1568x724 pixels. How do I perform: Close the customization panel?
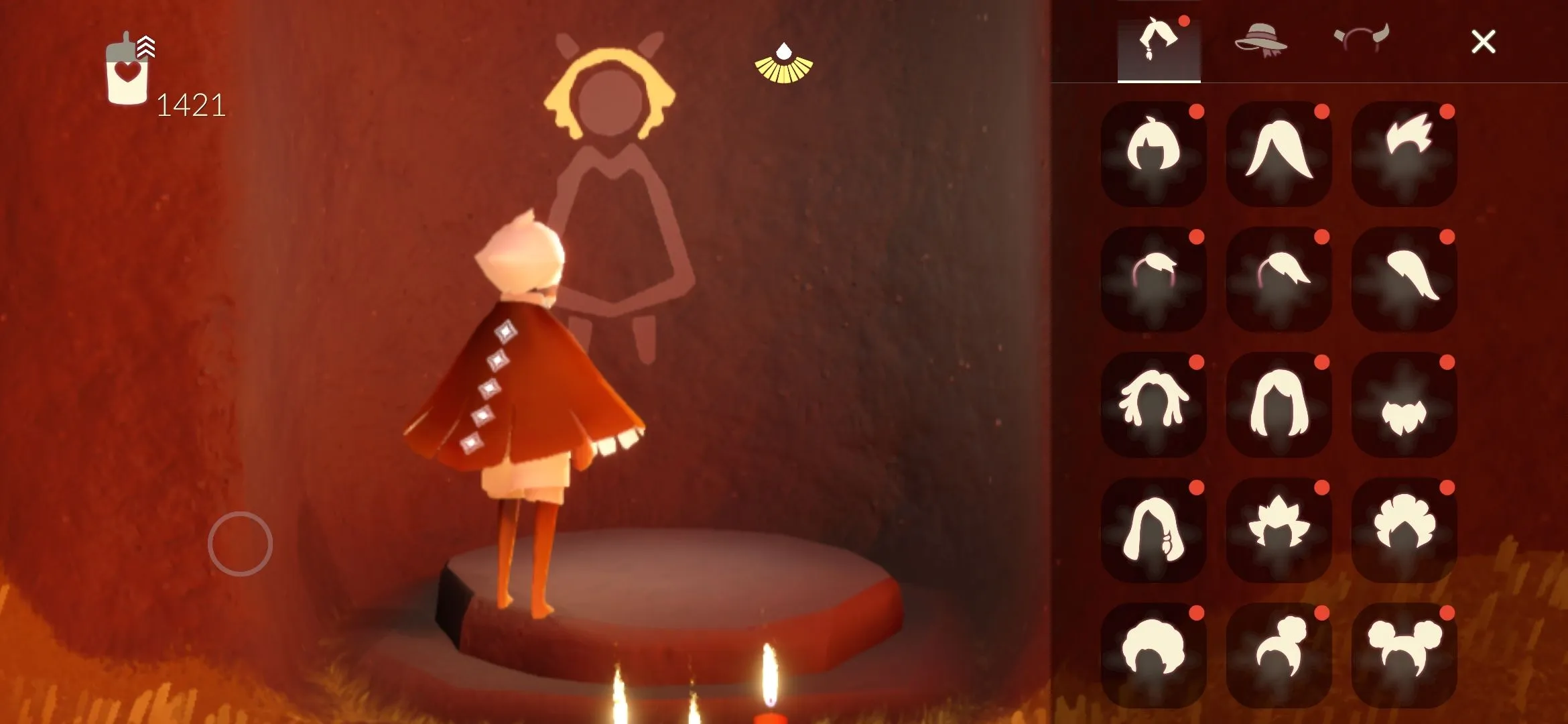tap(1483, 42)
